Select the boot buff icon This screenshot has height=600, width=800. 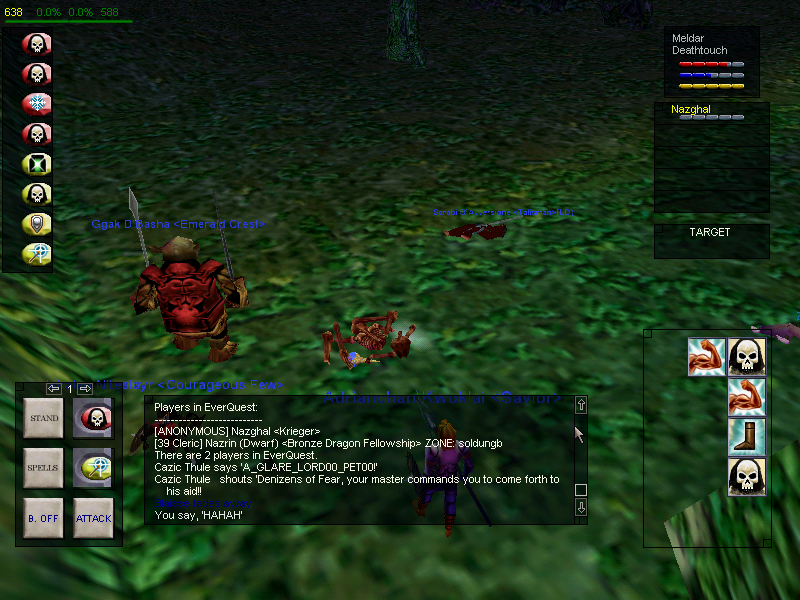746,438
